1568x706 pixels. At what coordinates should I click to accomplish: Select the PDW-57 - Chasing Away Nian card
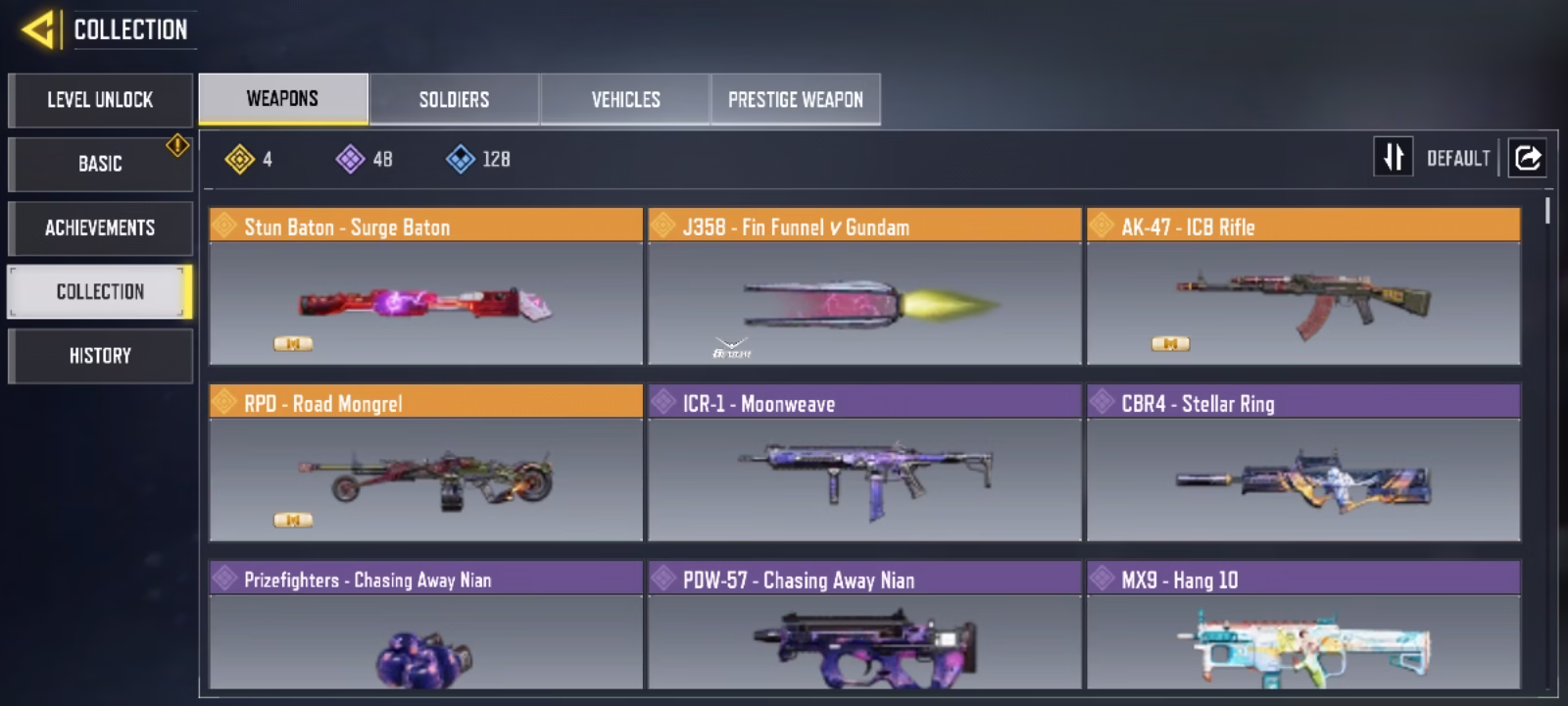pos(864,626)
